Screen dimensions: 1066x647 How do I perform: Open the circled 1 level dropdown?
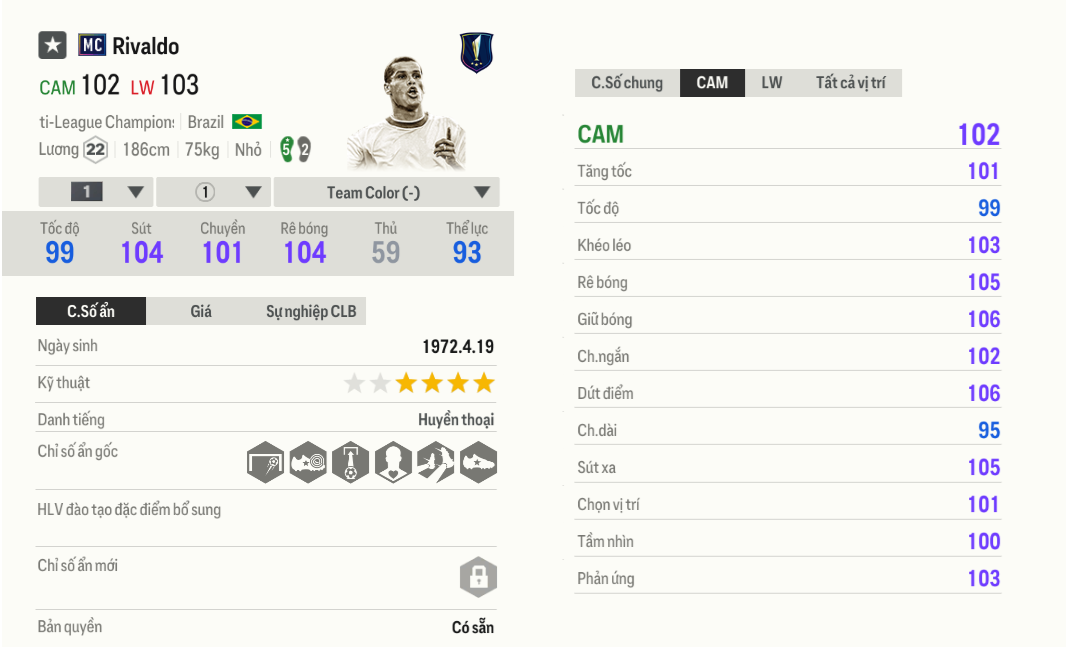click(214, 192)
